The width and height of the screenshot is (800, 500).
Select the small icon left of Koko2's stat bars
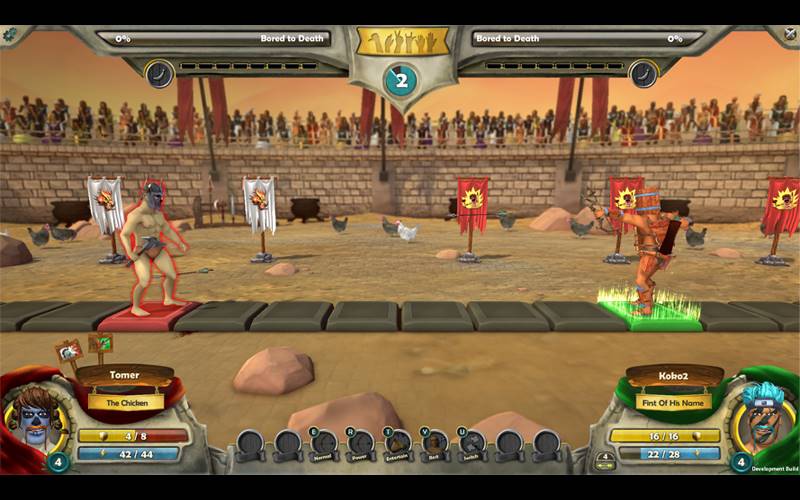(604, 461)
